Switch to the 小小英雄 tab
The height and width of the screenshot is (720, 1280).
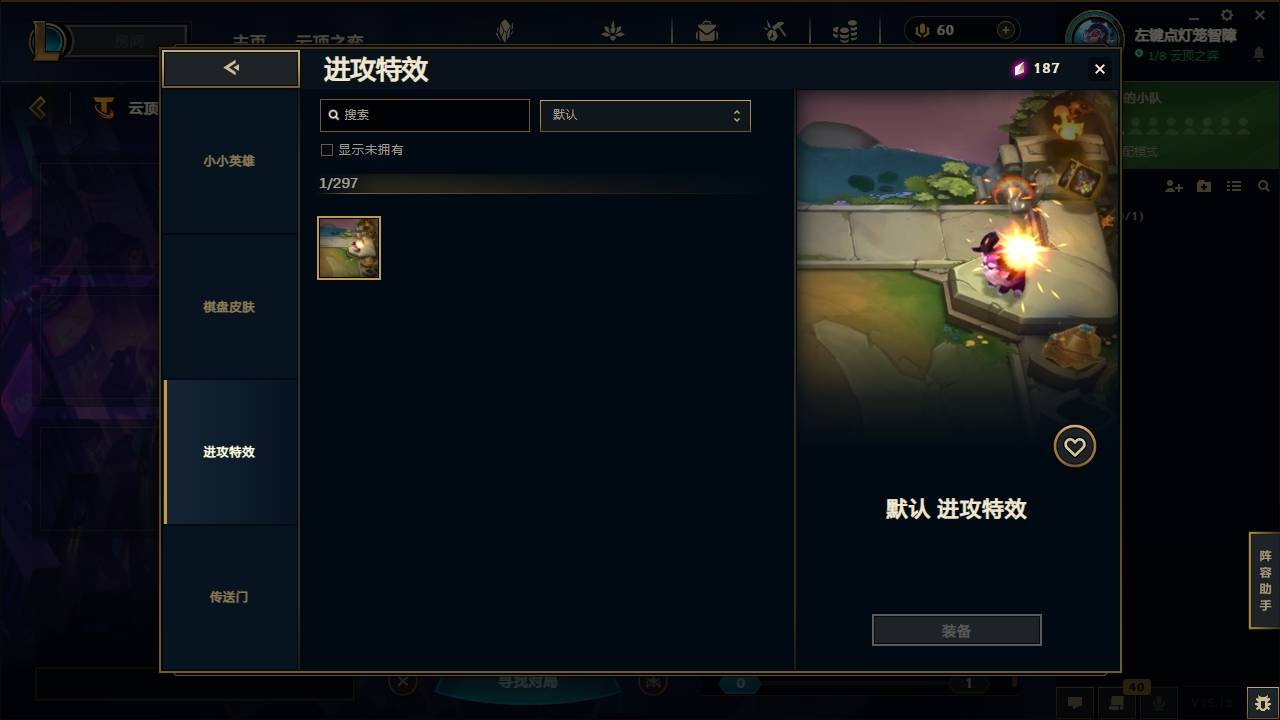(x=231, y=161)
